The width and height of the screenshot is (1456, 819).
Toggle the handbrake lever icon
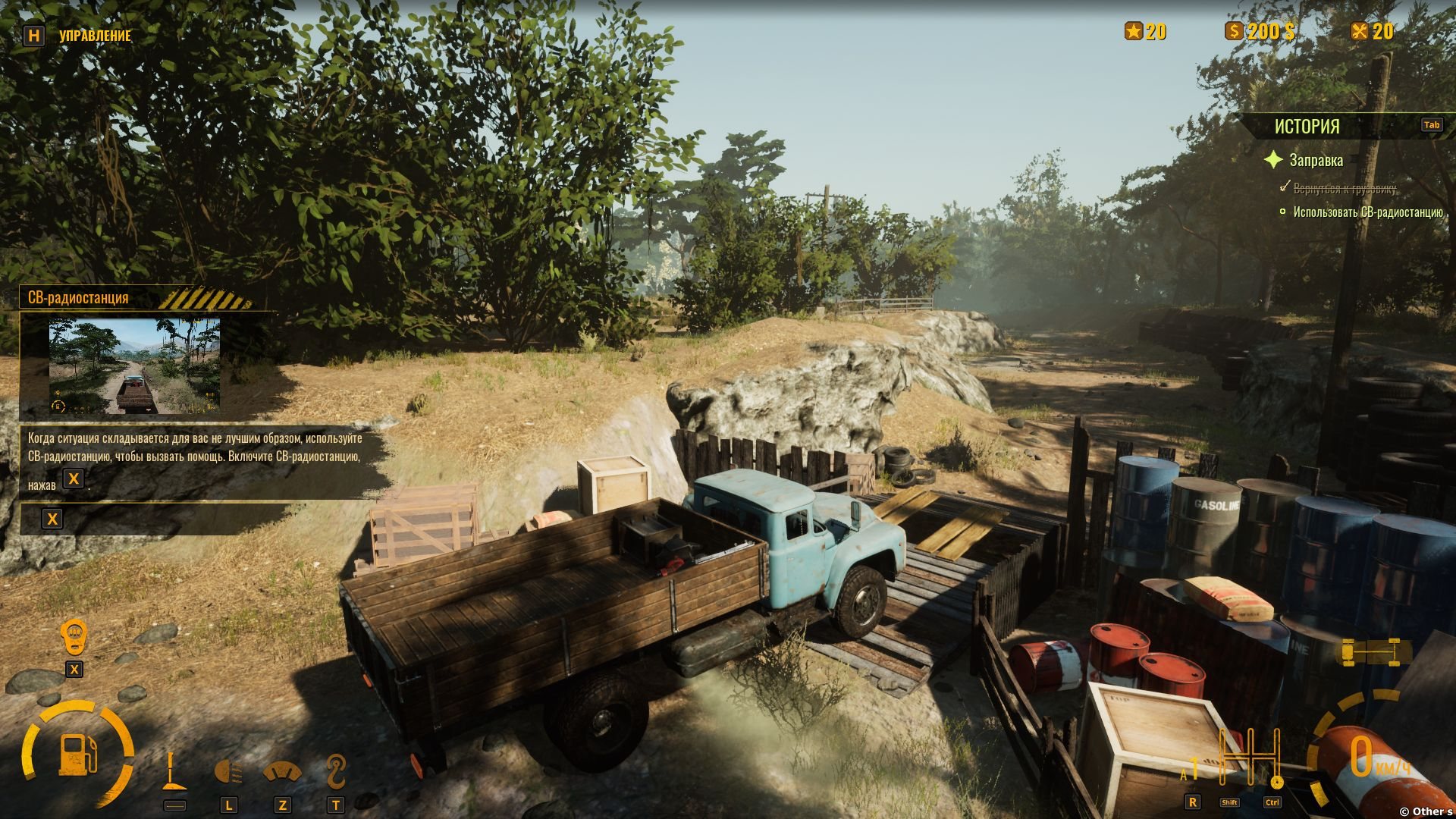174,772
